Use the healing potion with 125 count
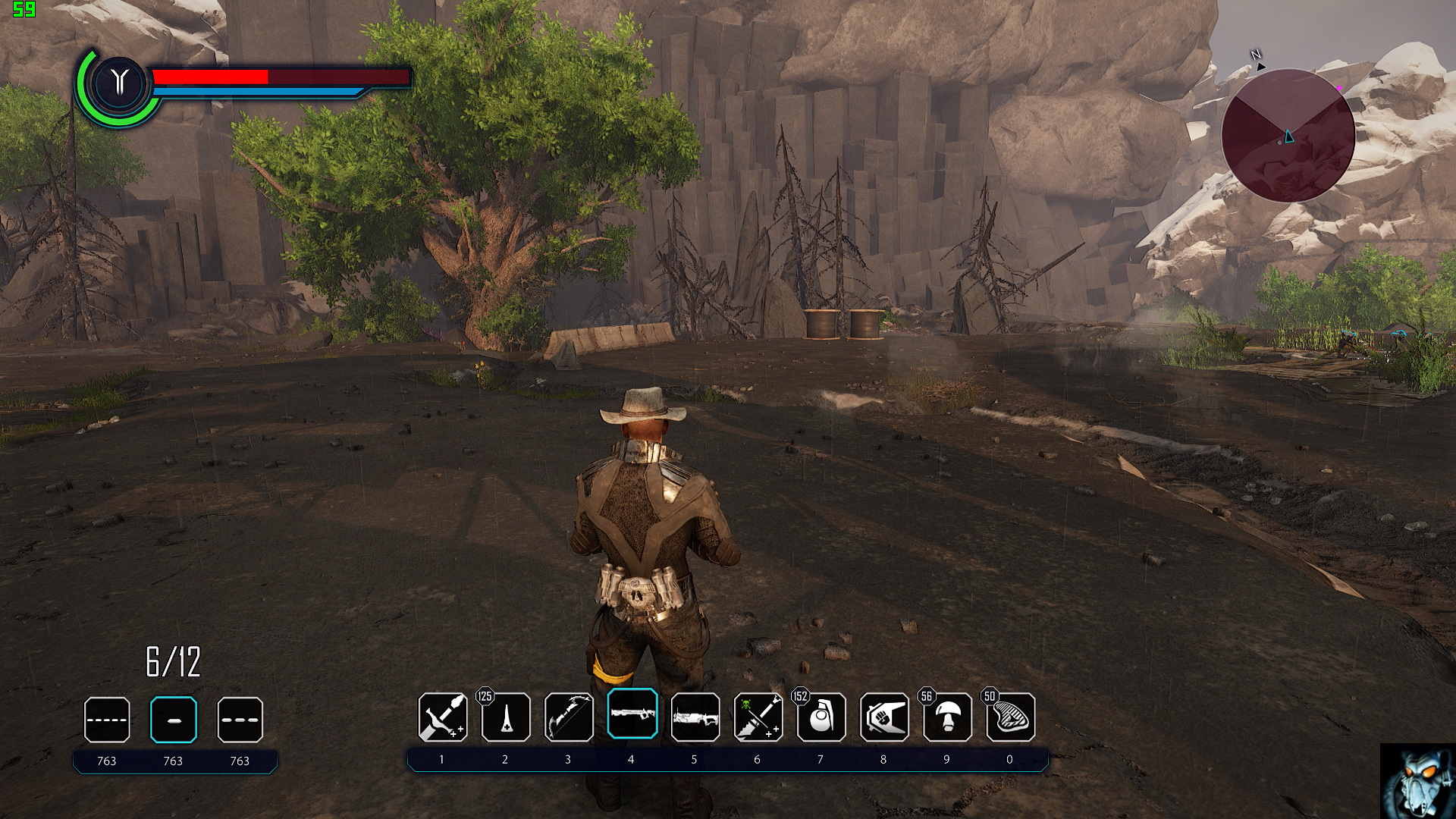1456x819 pixels. [506, 717]
